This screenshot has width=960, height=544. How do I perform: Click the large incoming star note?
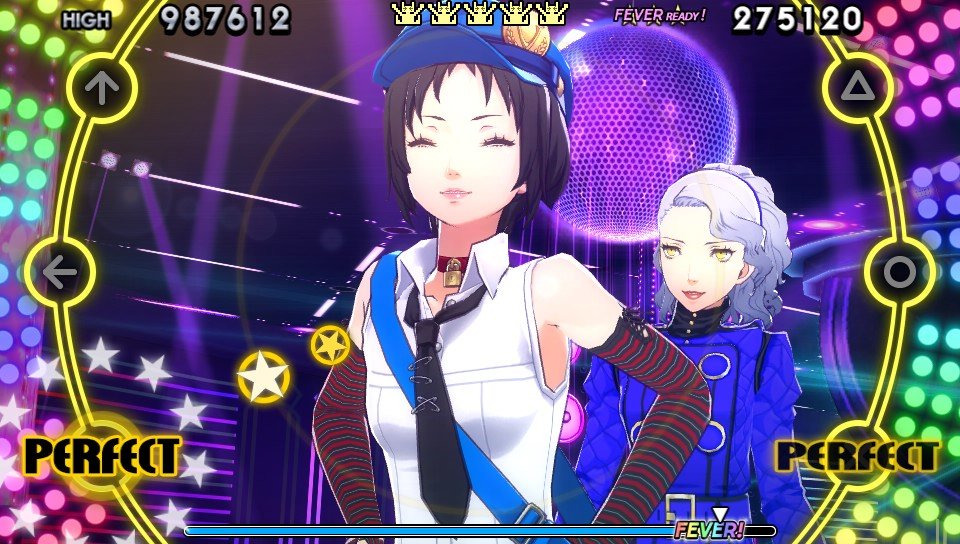click(263, 376)
